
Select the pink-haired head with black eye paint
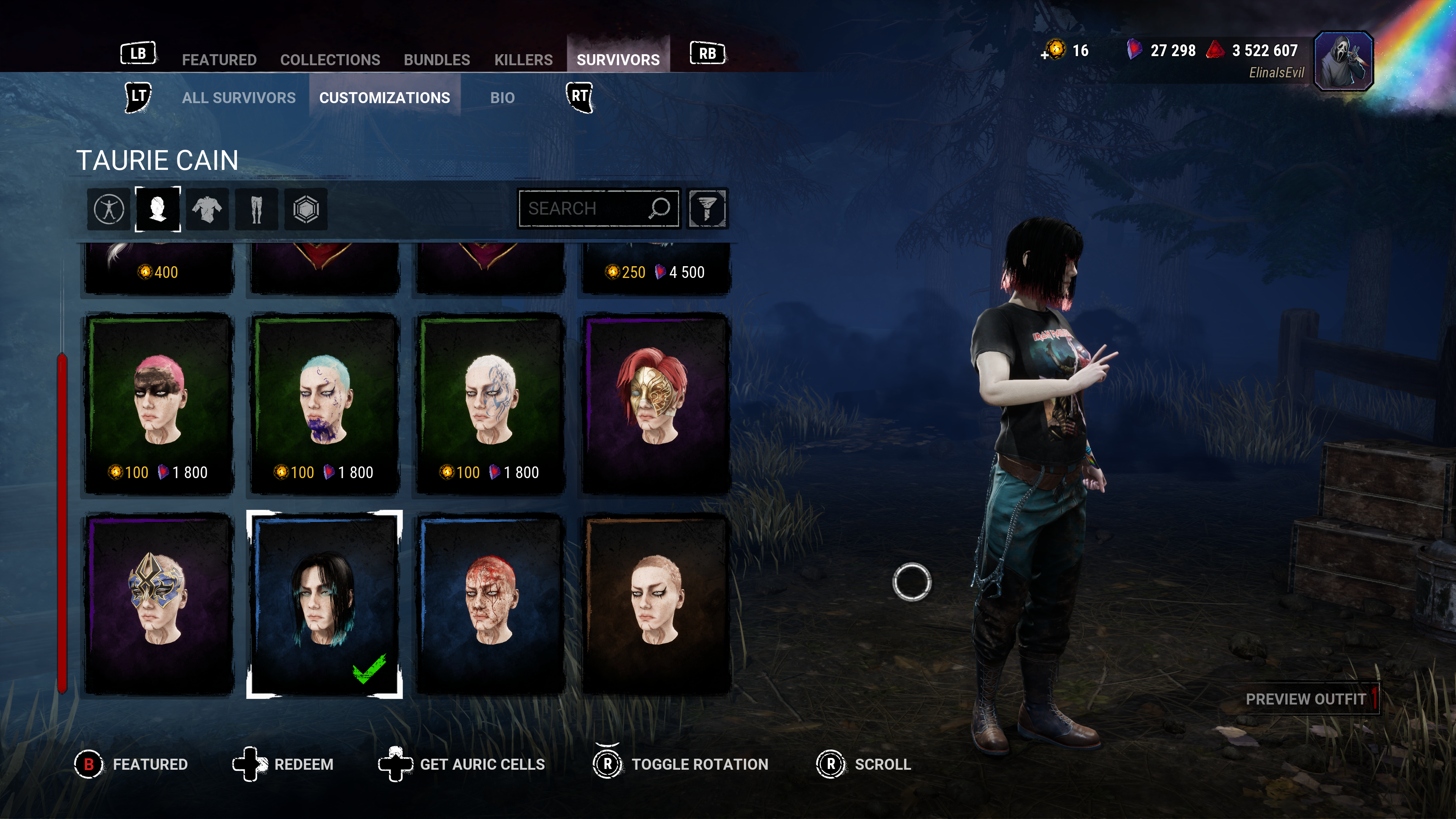pos(159,403)
